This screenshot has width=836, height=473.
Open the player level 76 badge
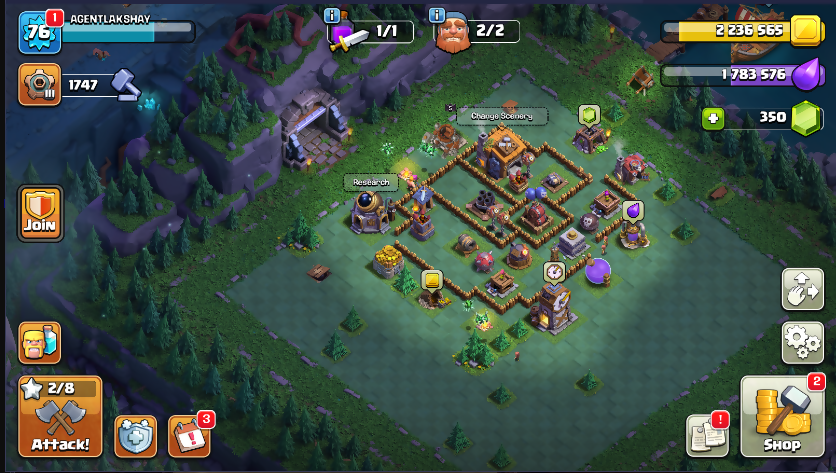coord(40,32)
